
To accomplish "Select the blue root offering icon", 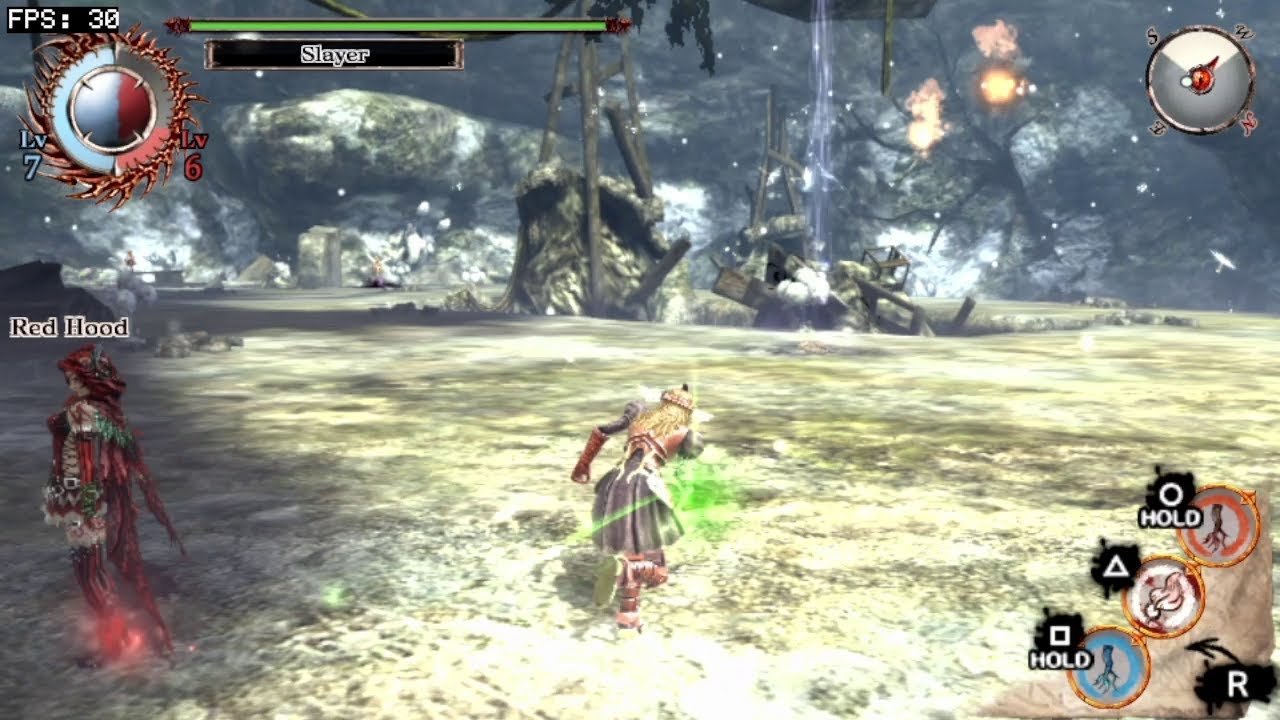I will tap(1108, 664).
